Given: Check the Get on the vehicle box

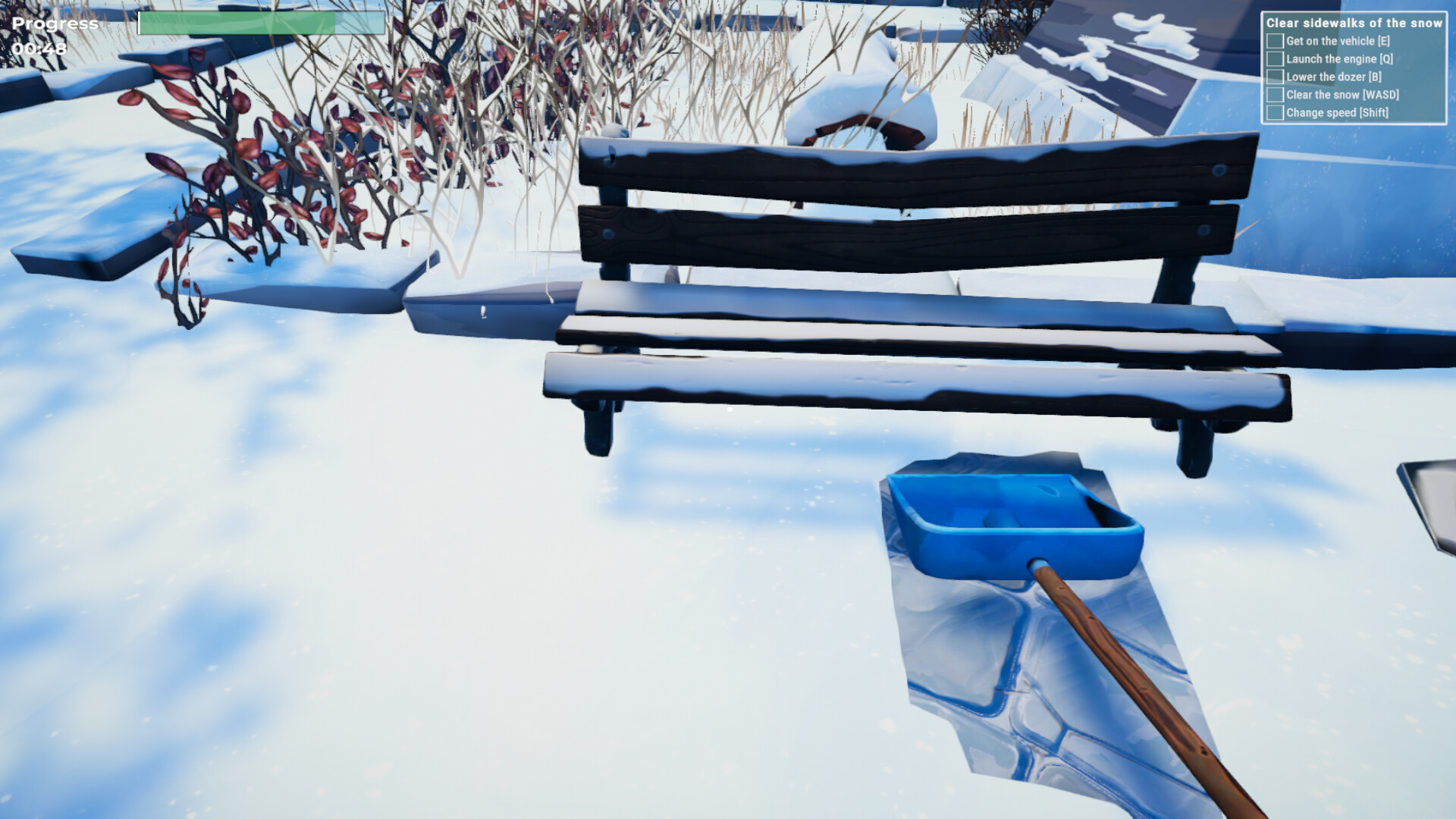Looking at the screenshot, I should click(1276, 41).
